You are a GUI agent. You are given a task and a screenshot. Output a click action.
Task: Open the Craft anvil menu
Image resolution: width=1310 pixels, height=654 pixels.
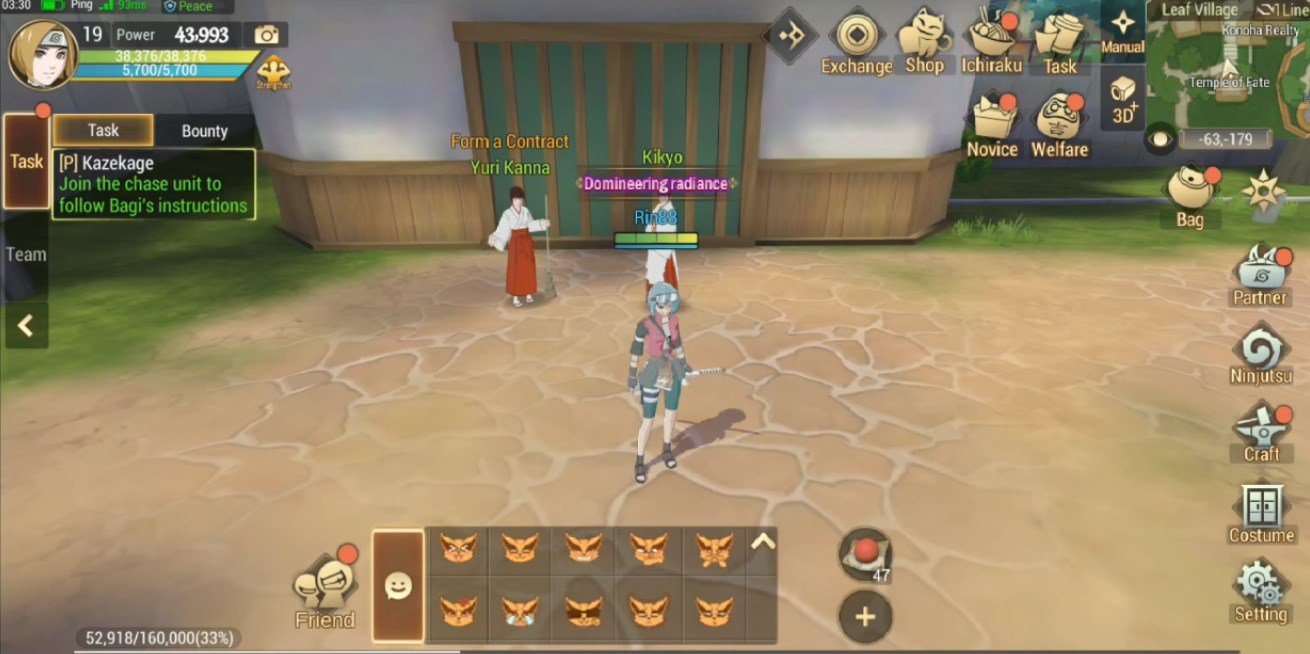click(1261, 433)
